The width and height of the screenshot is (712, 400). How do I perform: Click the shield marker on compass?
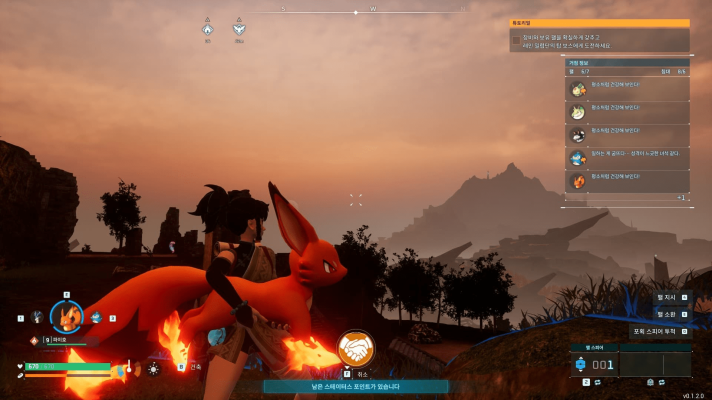point(238,30)
